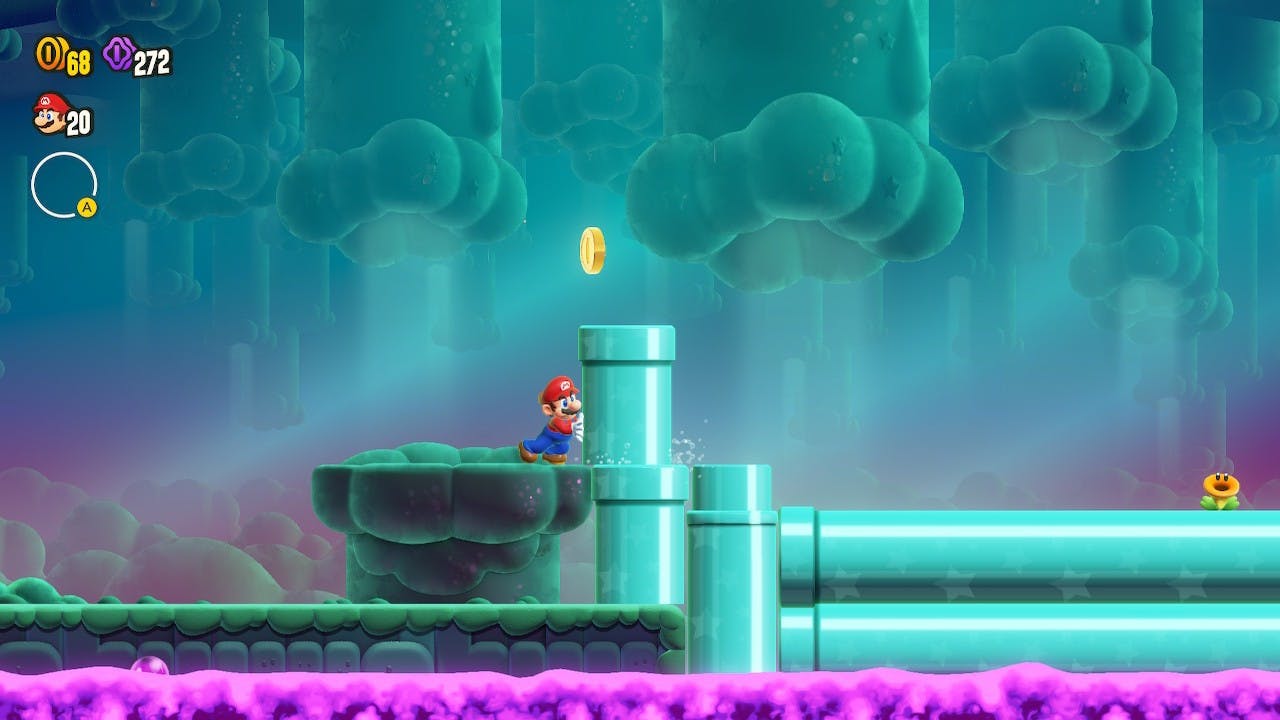Click Mario's head lives icon
The image size is (1280, 720).
(x=48, y=114)
